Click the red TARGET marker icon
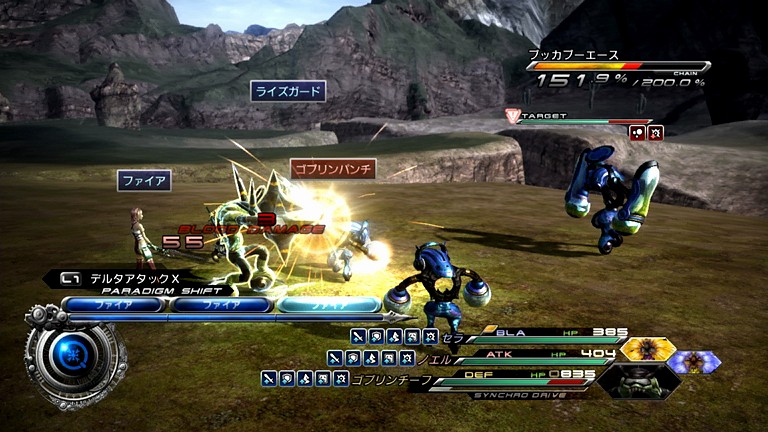The width and height of the screenshot is (768, 432). (513, 116)
